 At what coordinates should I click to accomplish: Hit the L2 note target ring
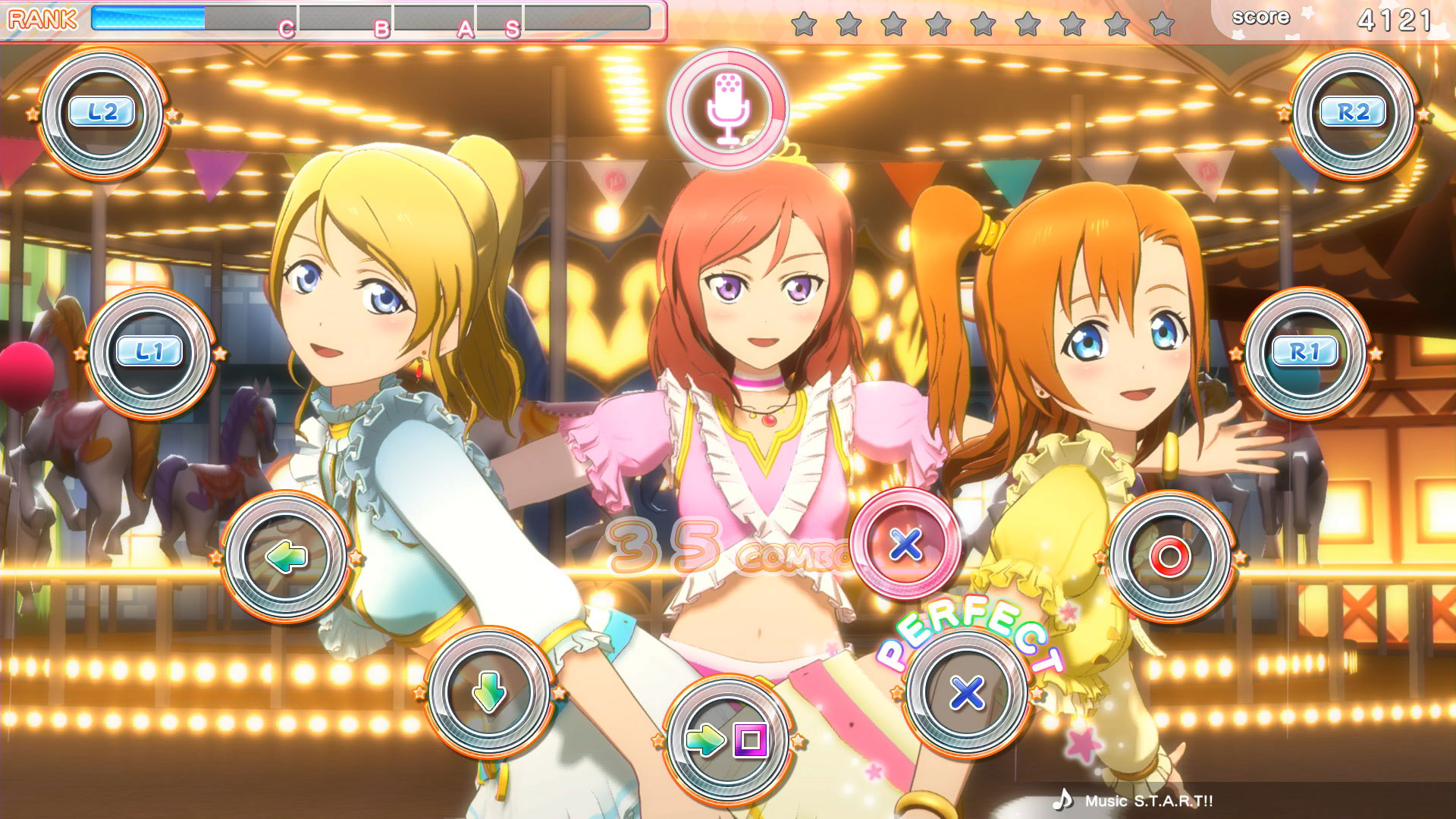(x=102, y=113)
